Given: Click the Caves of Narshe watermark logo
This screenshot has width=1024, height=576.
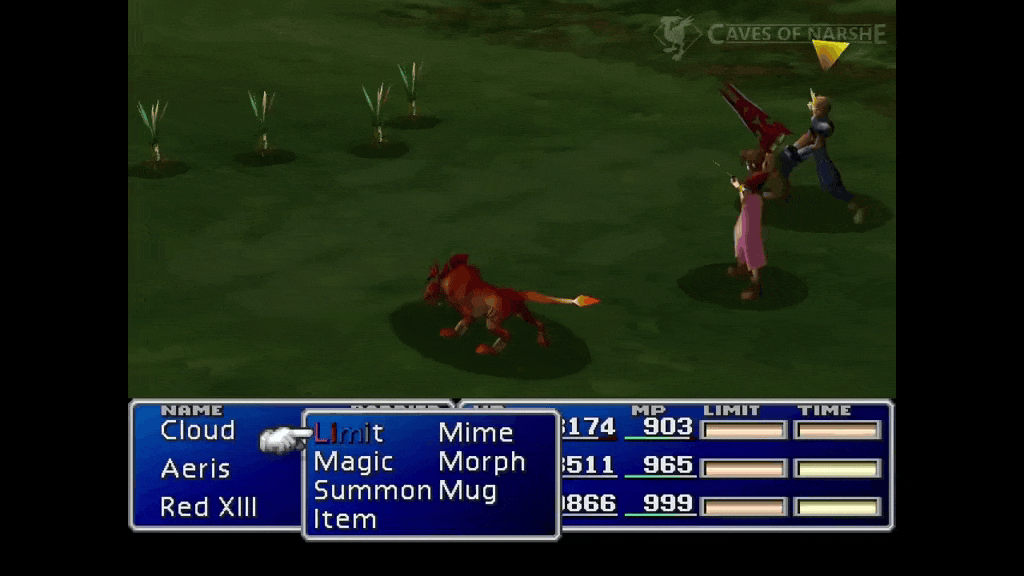Looking at the screenshot, I should click(771, 35).
